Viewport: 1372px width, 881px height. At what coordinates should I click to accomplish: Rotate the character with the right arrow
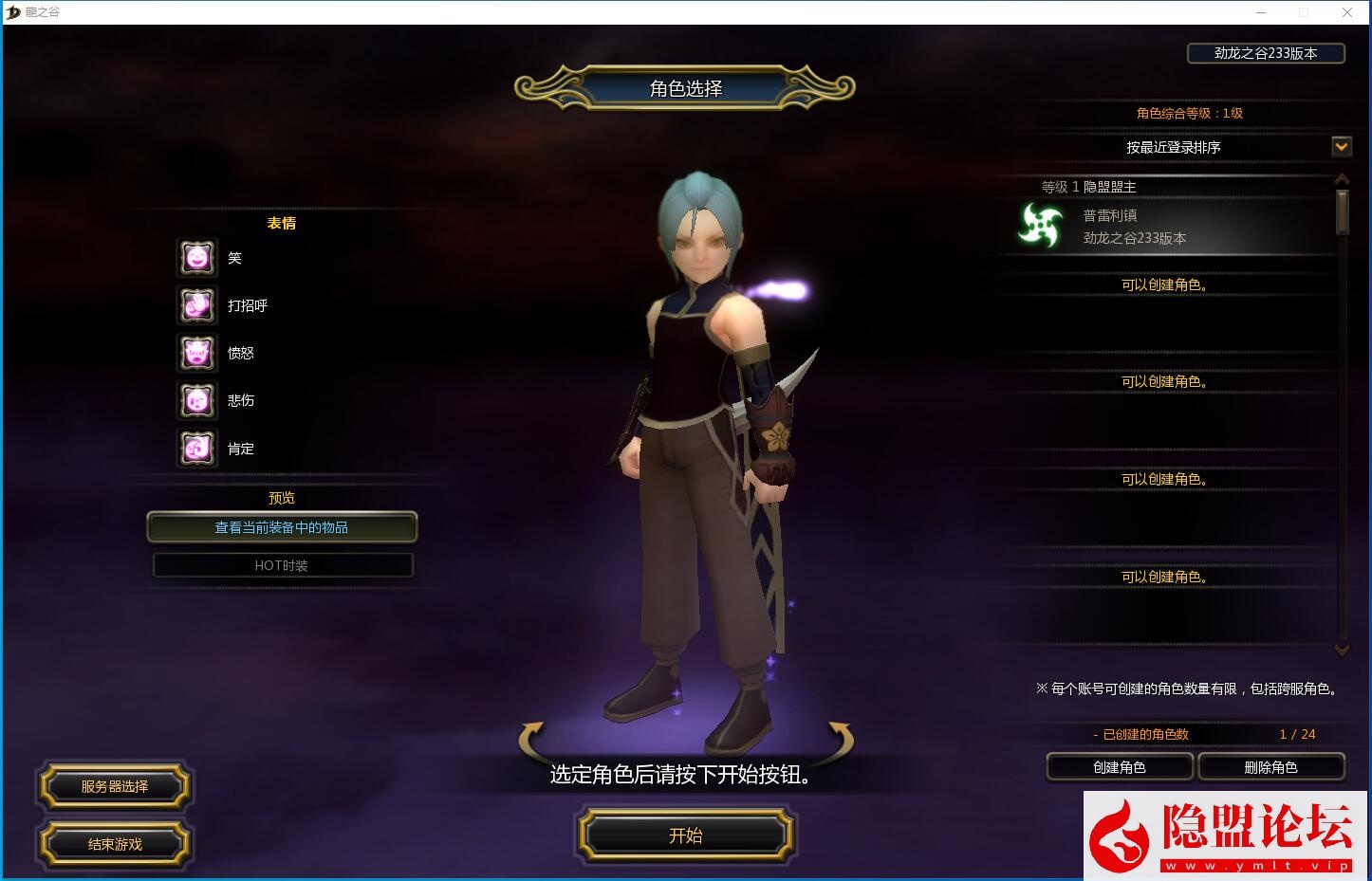point(841,738)
